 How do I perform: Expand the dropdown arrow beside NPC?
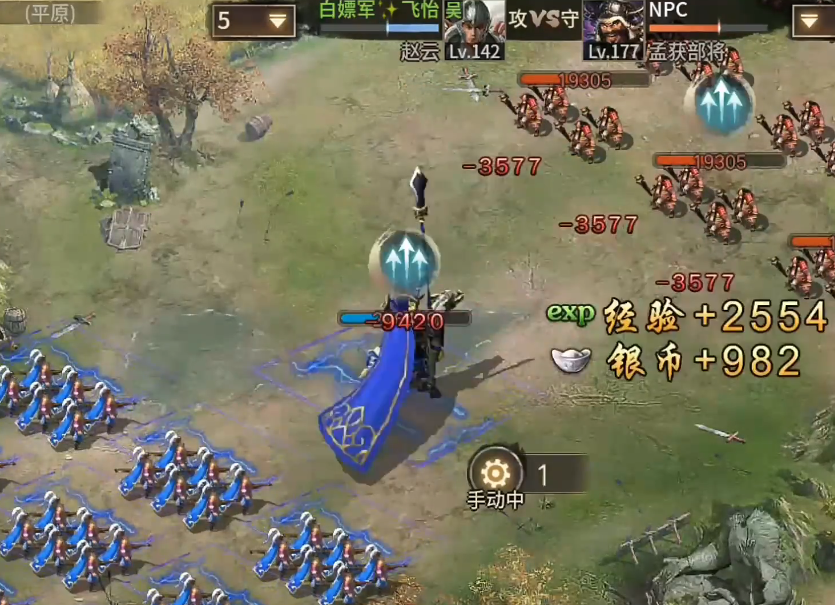pyautogui.click(x=811, y=21)
